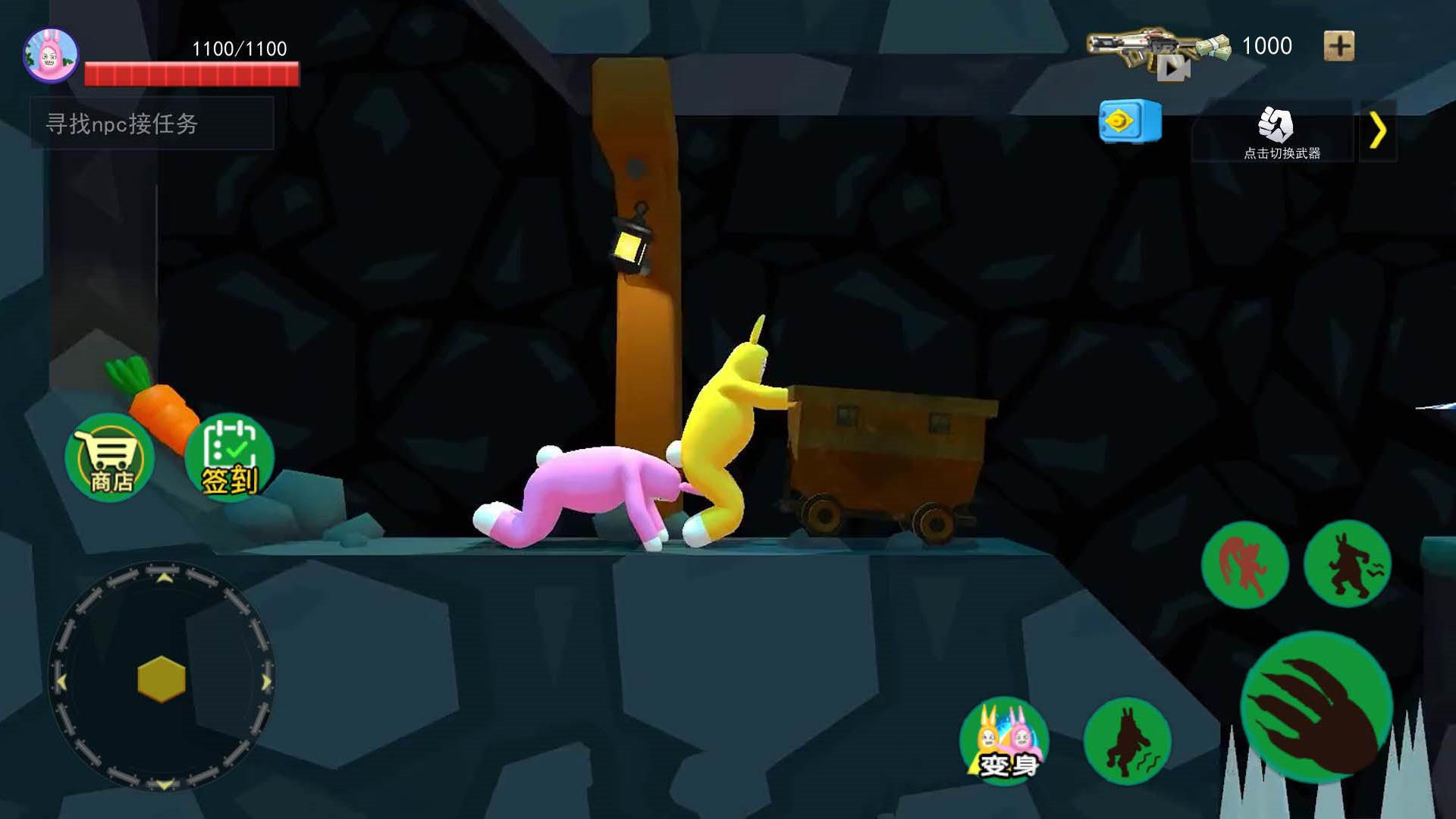Activate the transform (变身) bunny button
Screen dimensions: 1456x819
[x=1005, y=740]
